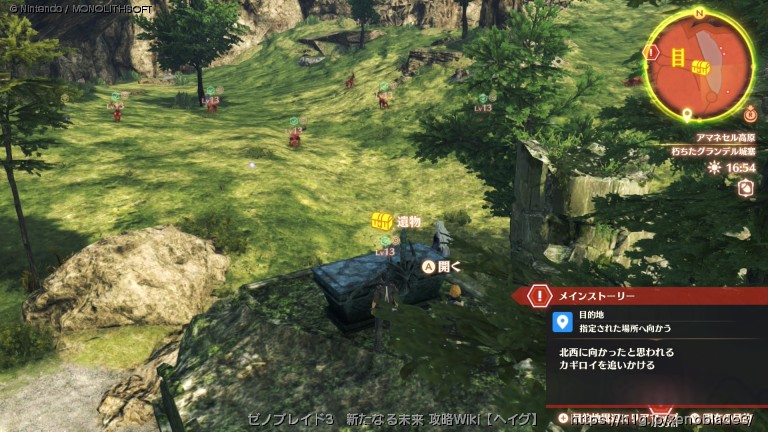Click the red quest marker on minimap edge
The width and height of the screenshot is (768, 432).
(x=652, y=51)
